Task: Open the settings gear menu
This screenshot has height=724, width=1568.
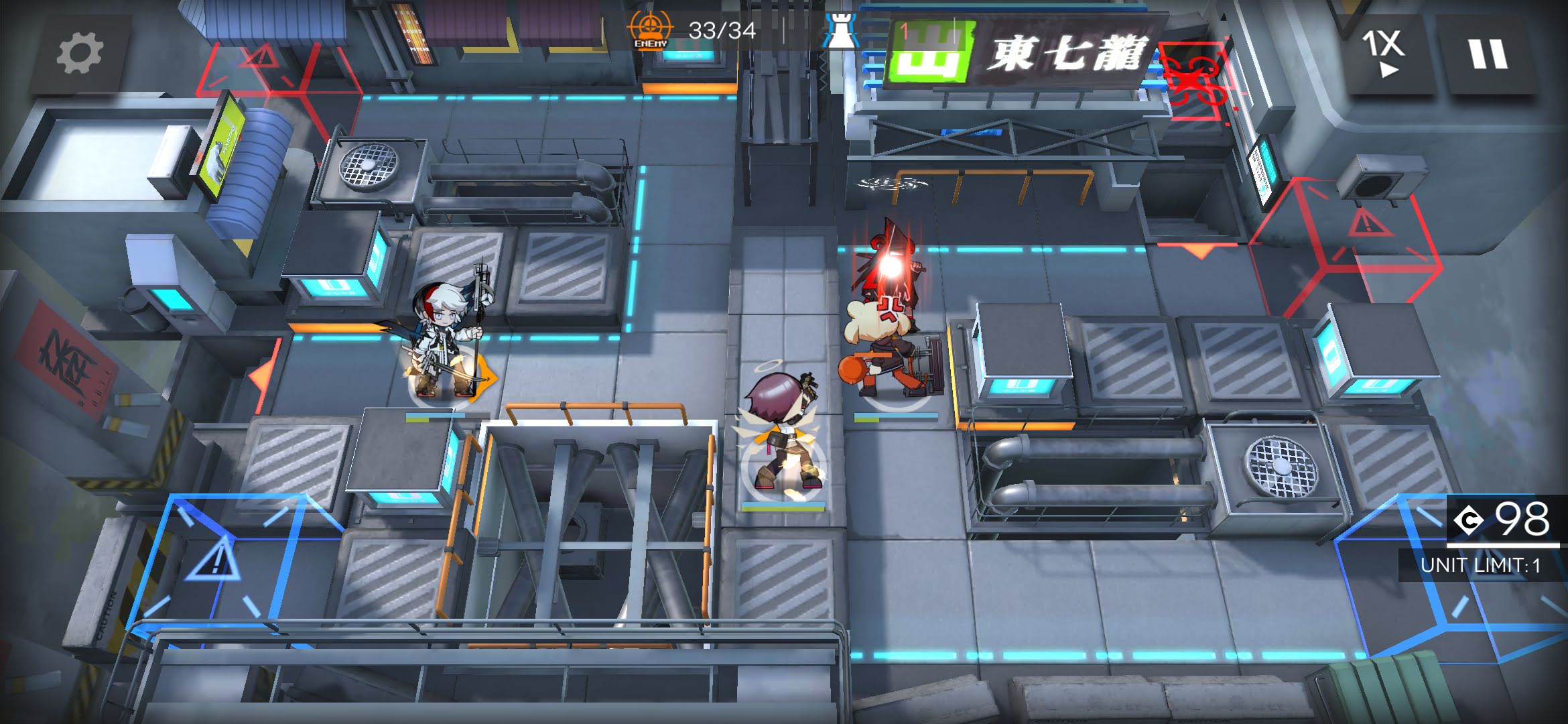Action: (80, 54)
